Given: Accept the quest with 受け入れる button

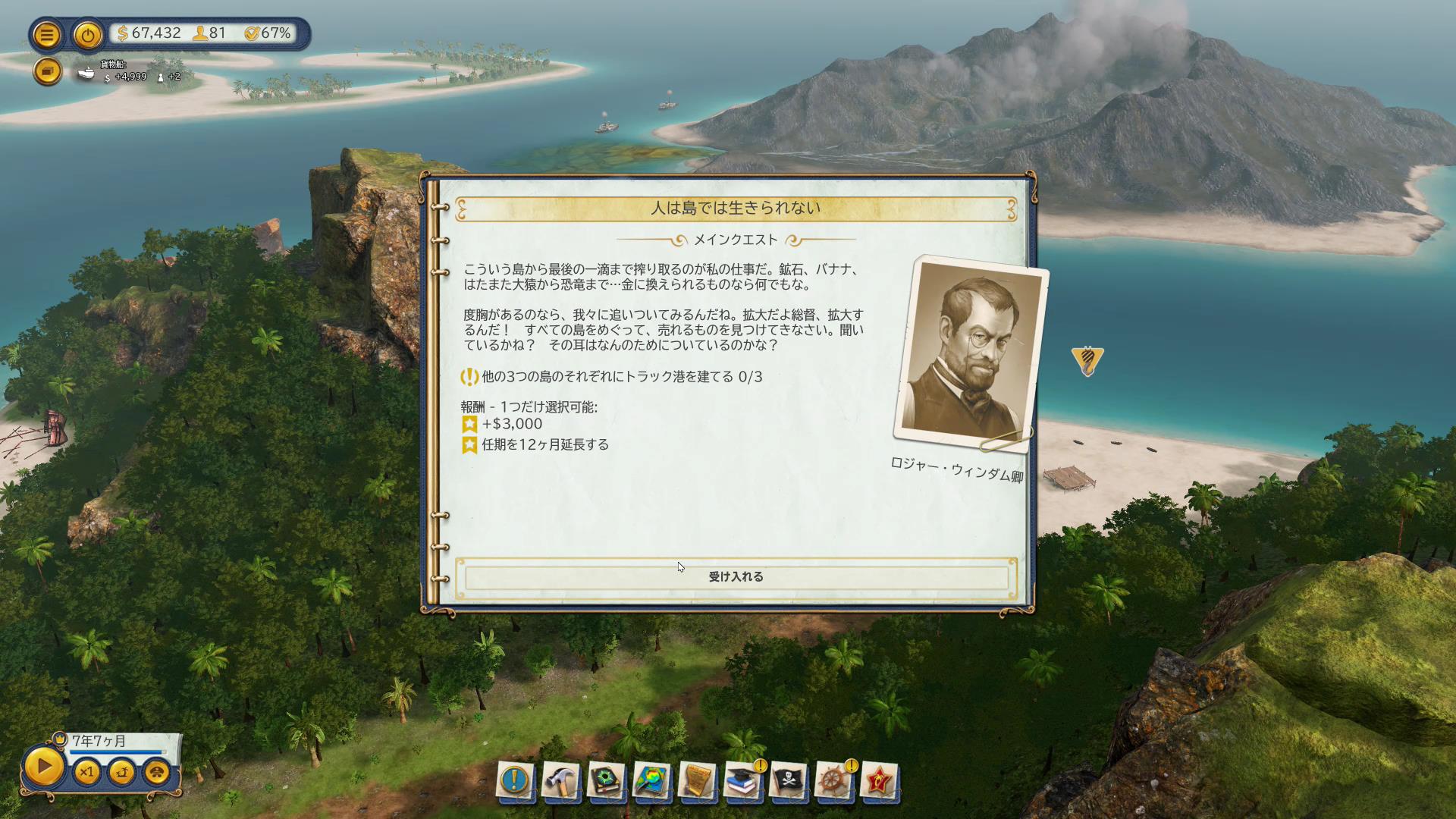Looking at the screenshot, I should [736, 577].
